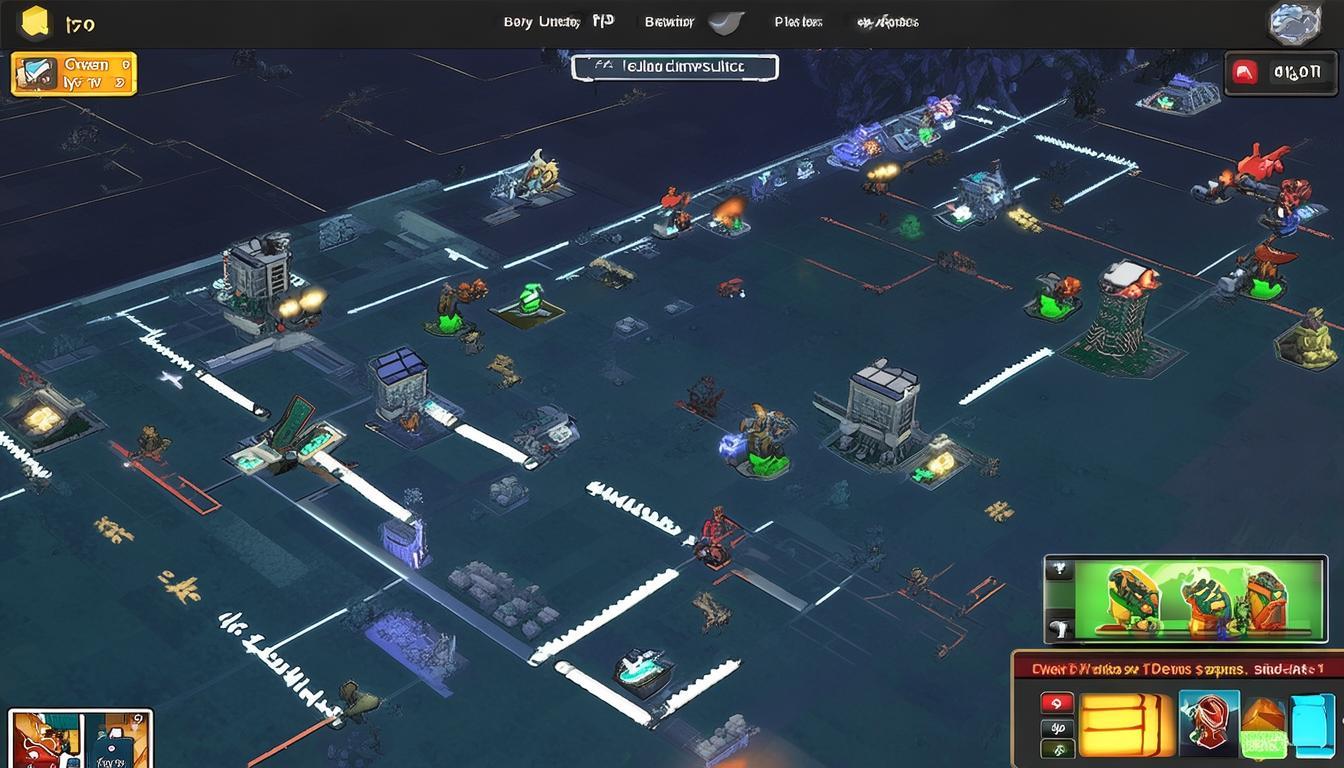Select the red dragon portrait card
1344x768 pixels.
44,739
